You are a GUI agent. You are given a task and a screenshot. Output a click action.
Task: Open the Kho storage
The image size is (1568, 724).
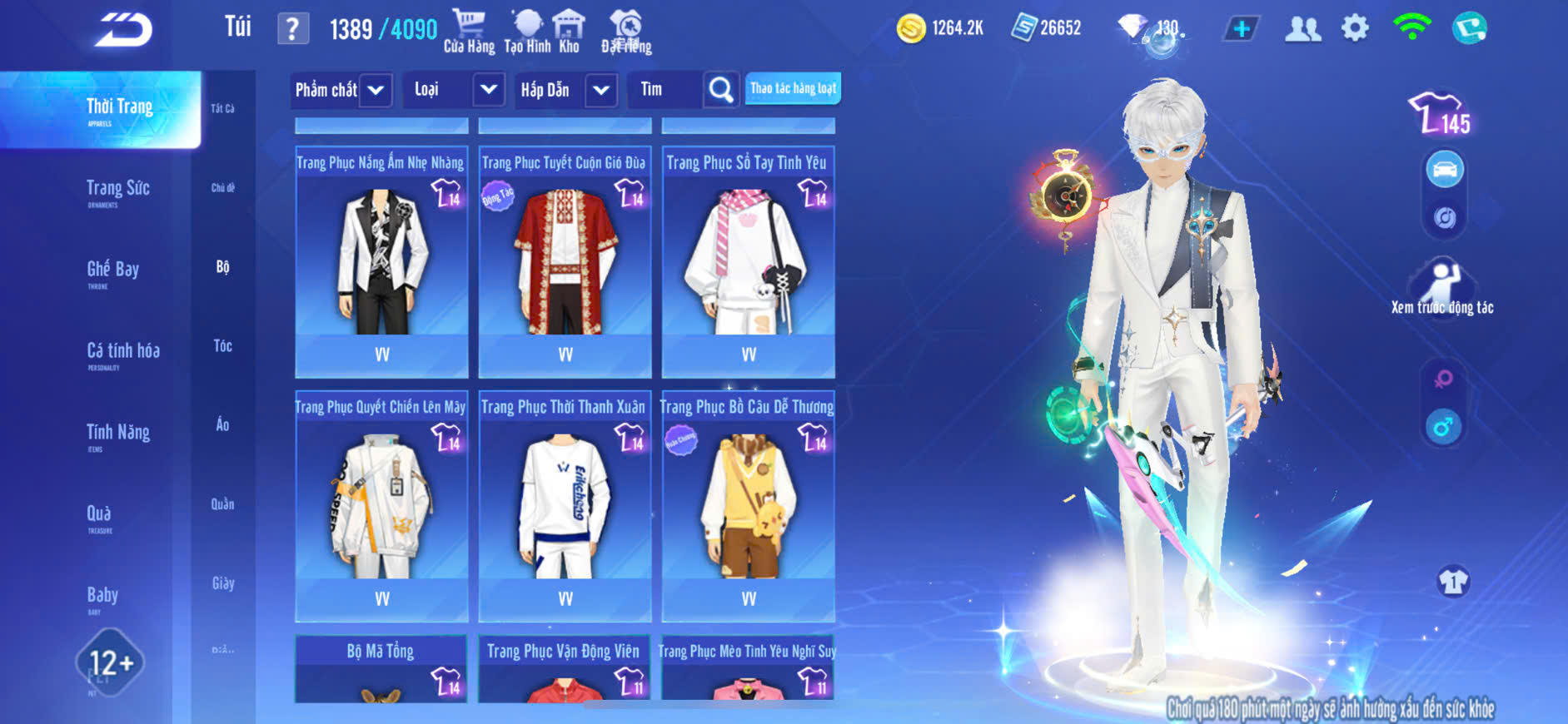(570, 32)
